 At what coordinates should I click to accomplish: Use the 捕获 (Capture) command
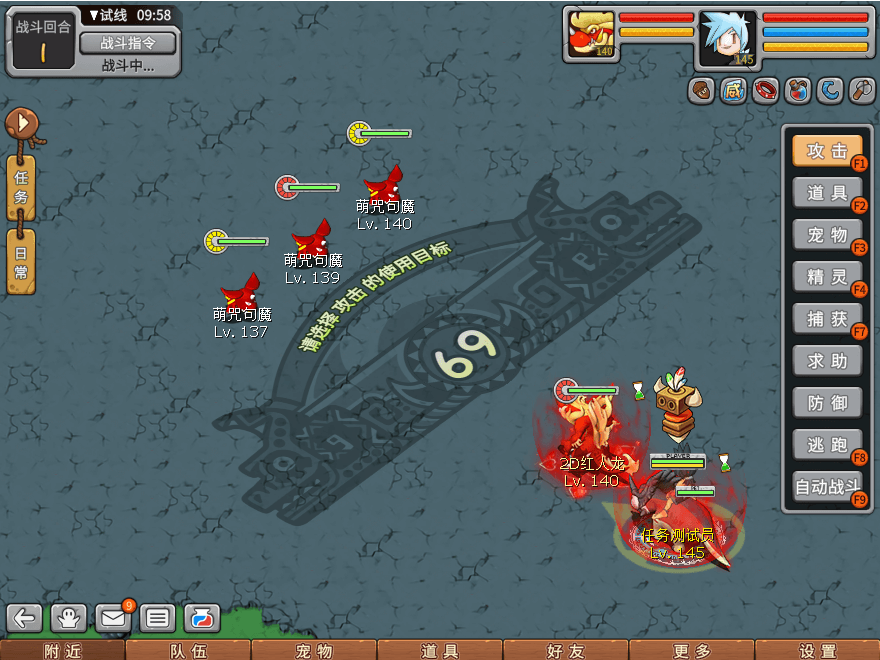[827, 320]
